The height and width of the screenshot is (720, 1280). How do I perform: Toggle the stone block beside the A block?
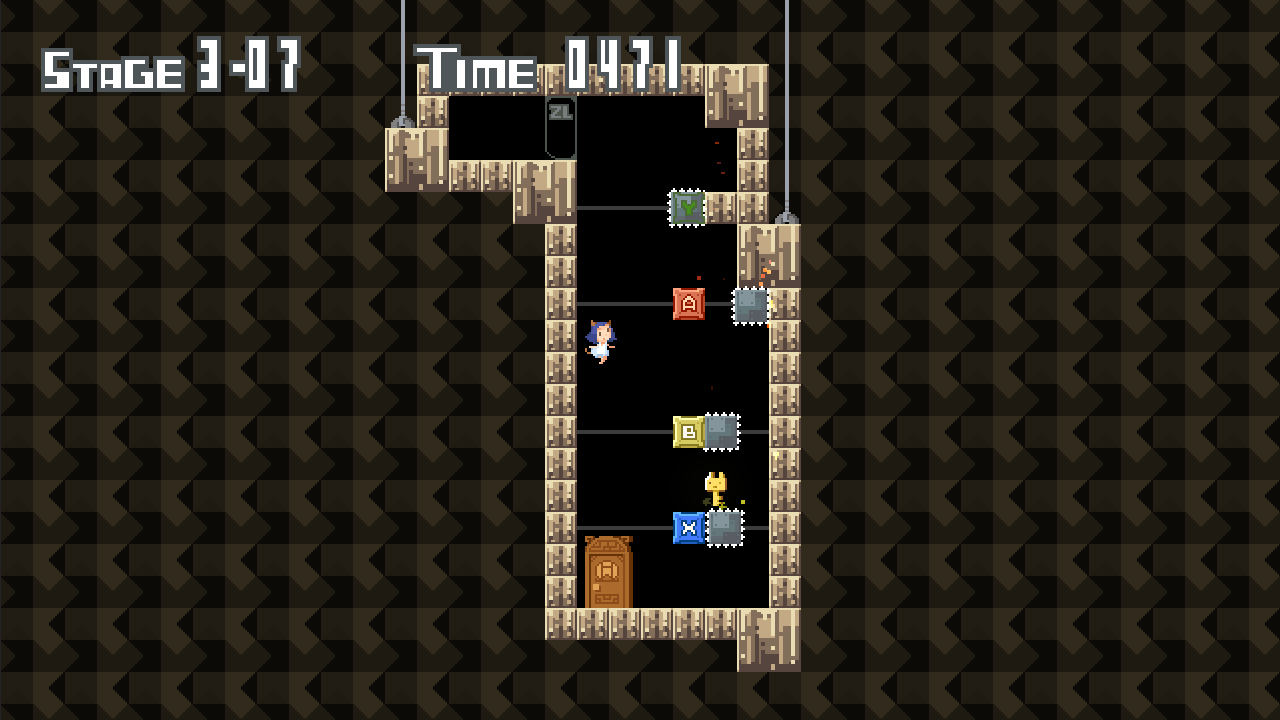pyautogui.click(x=750, y=306)
